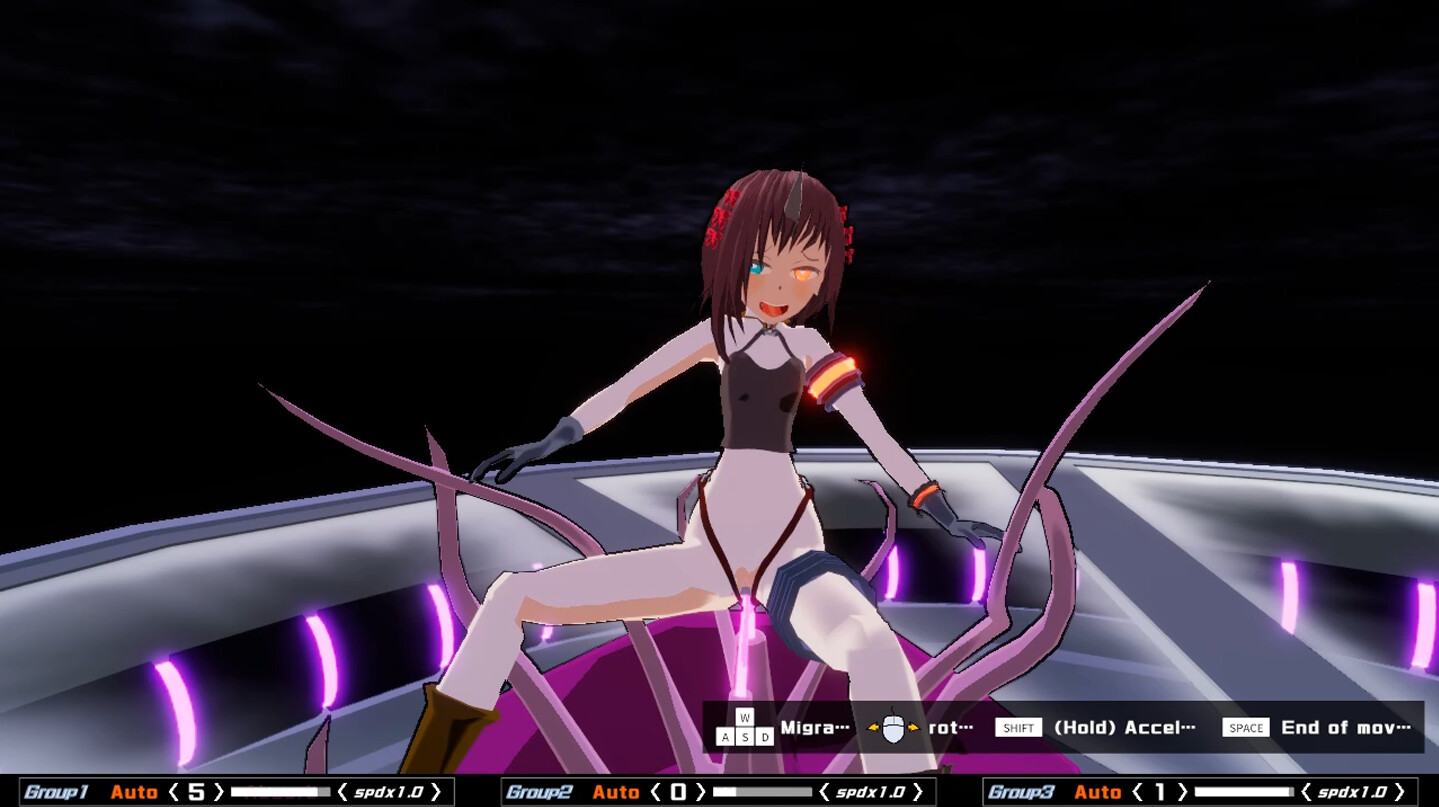Click the 'Migra…' movement hint text
The width and height of the screenshot is (1439, 807).
[x=813, y=727]
